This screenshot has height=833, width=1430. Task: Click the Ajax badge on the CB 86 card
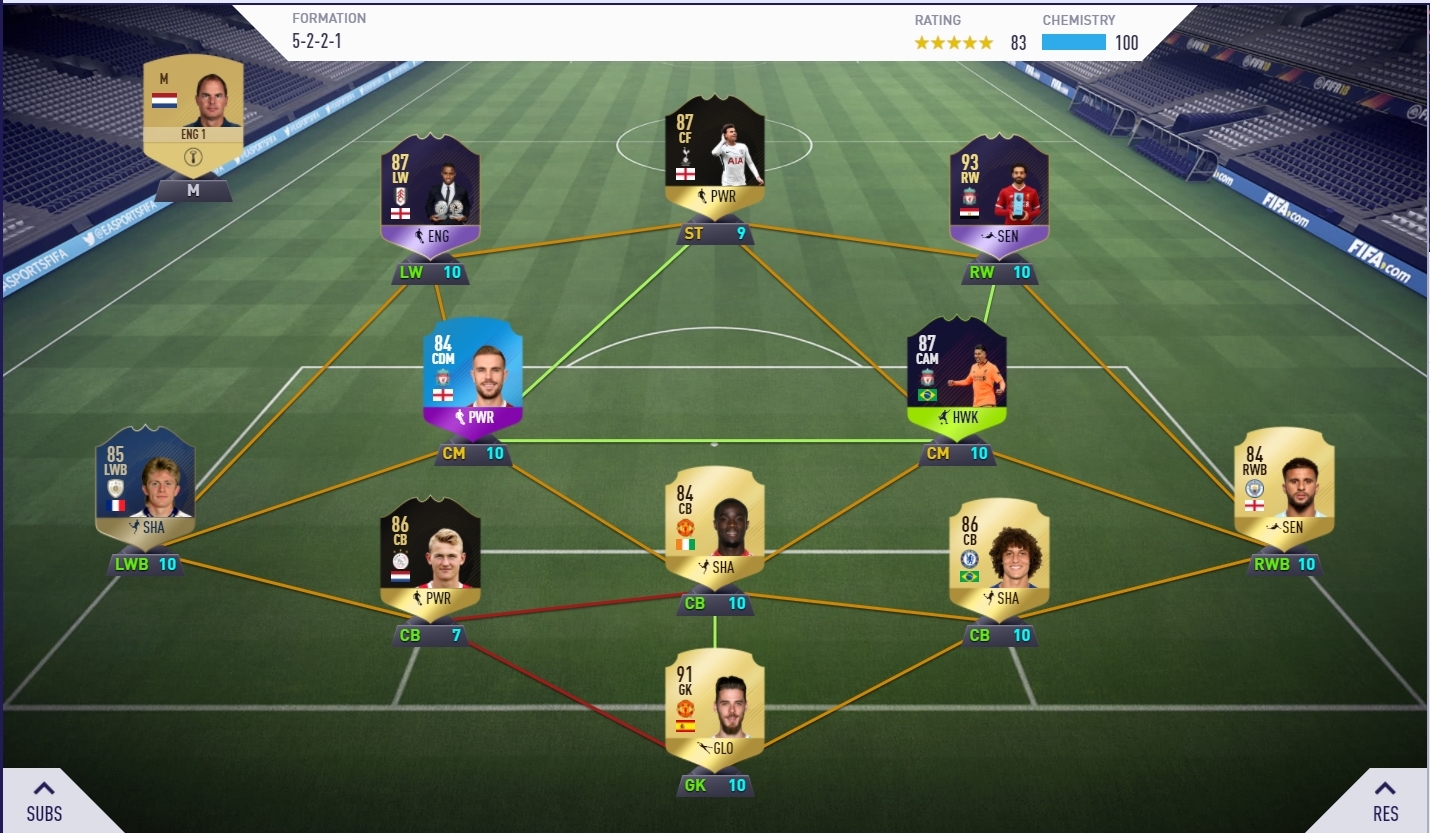tap(400, 560)
